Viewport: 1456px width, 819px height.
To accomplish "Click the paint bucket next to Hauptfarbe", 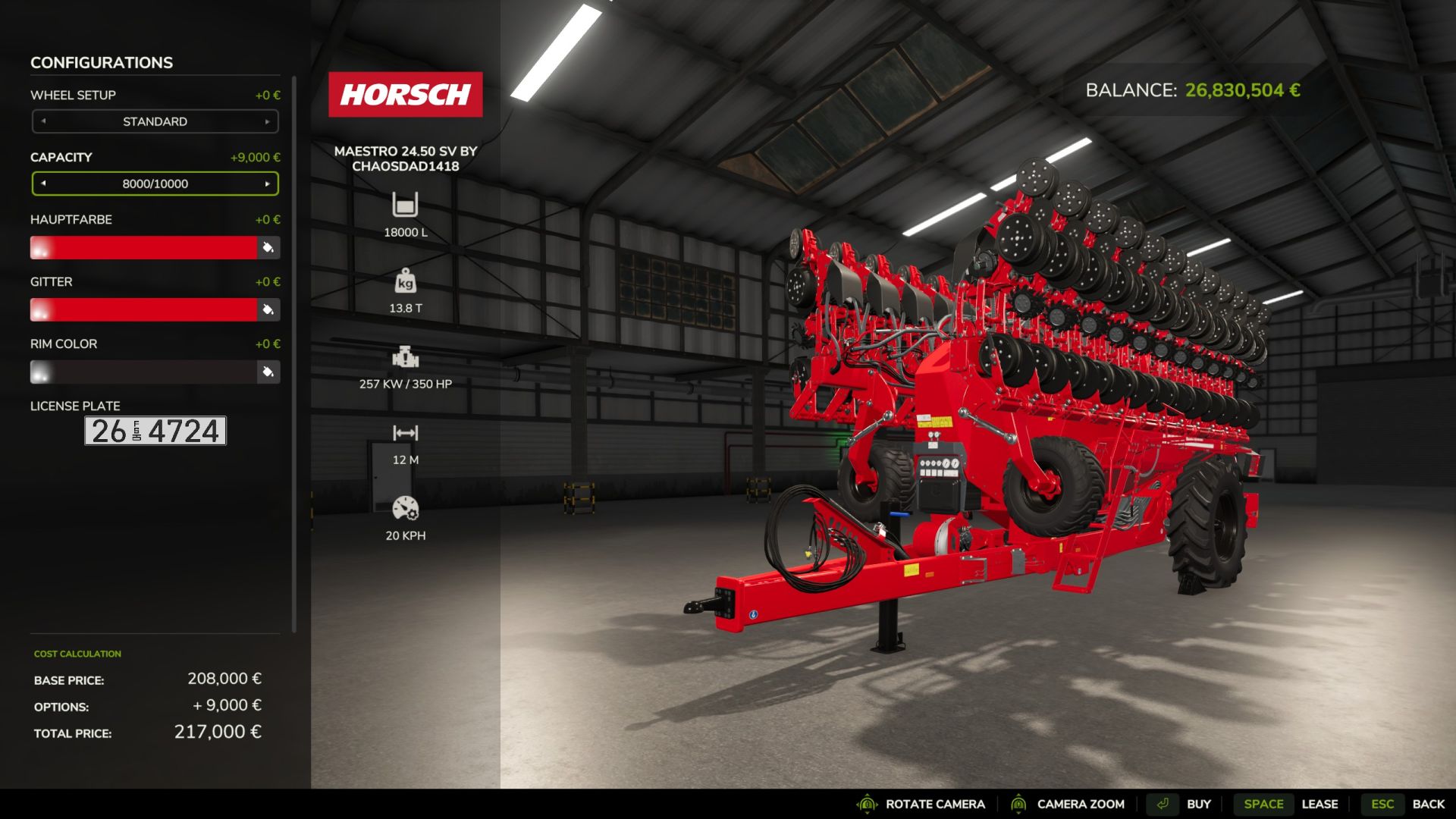I will (x=268, y=247).
